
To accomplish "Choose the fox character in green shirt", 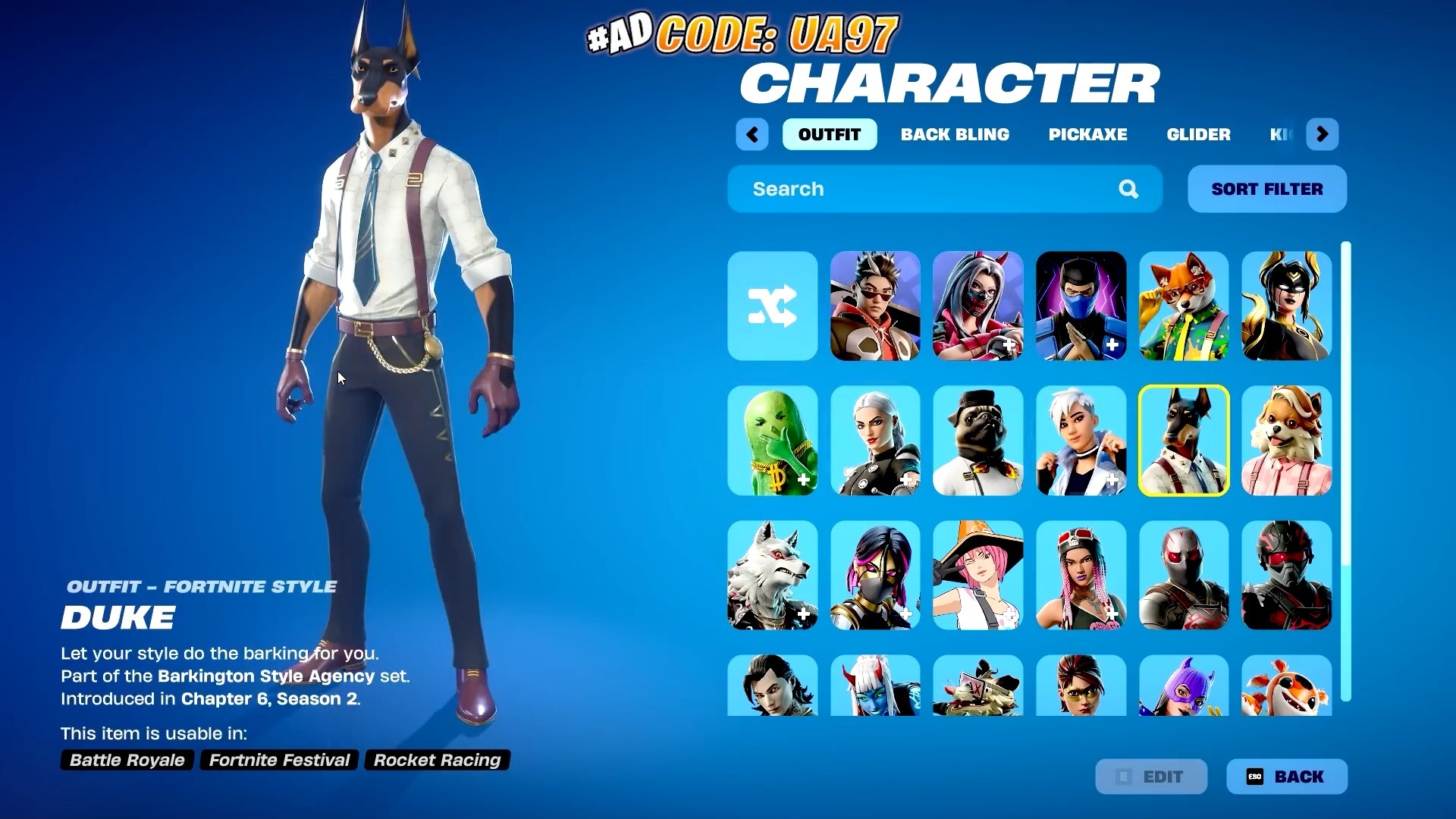I will coord(1184,307).
